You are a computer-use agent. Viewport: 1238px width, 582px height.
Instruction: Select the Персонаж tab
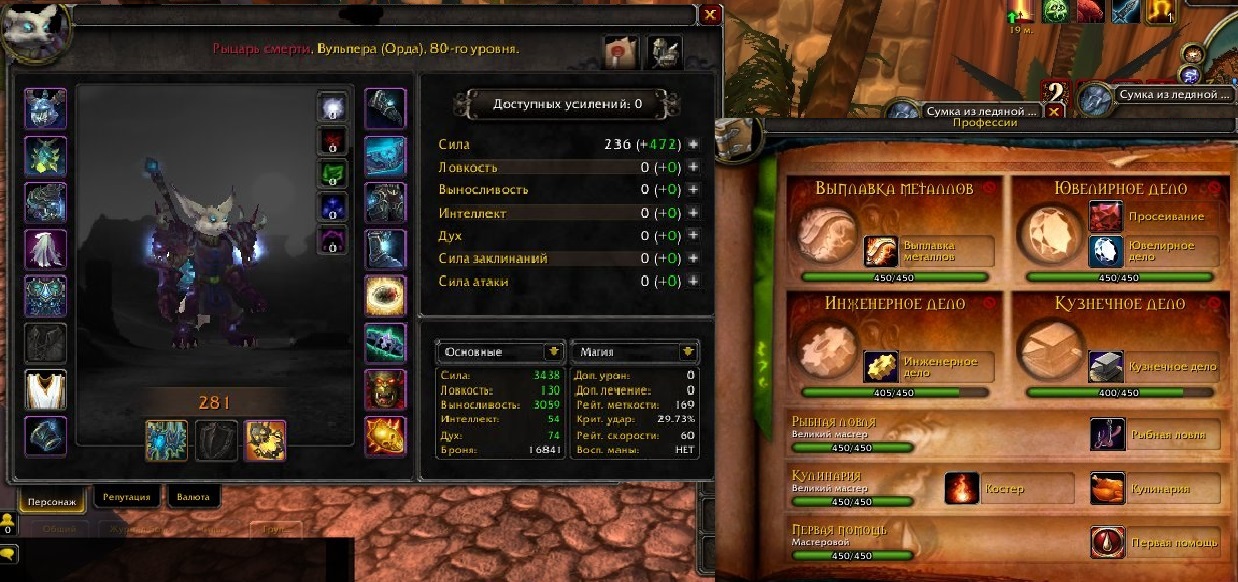[52, 497]
